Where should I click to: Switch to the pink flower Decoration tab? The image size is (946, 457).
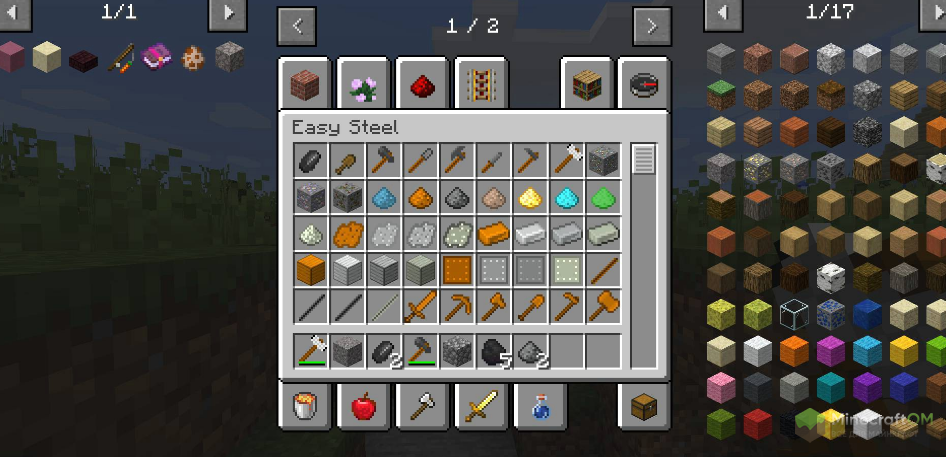pyautogui.click(x=363, y=85)
